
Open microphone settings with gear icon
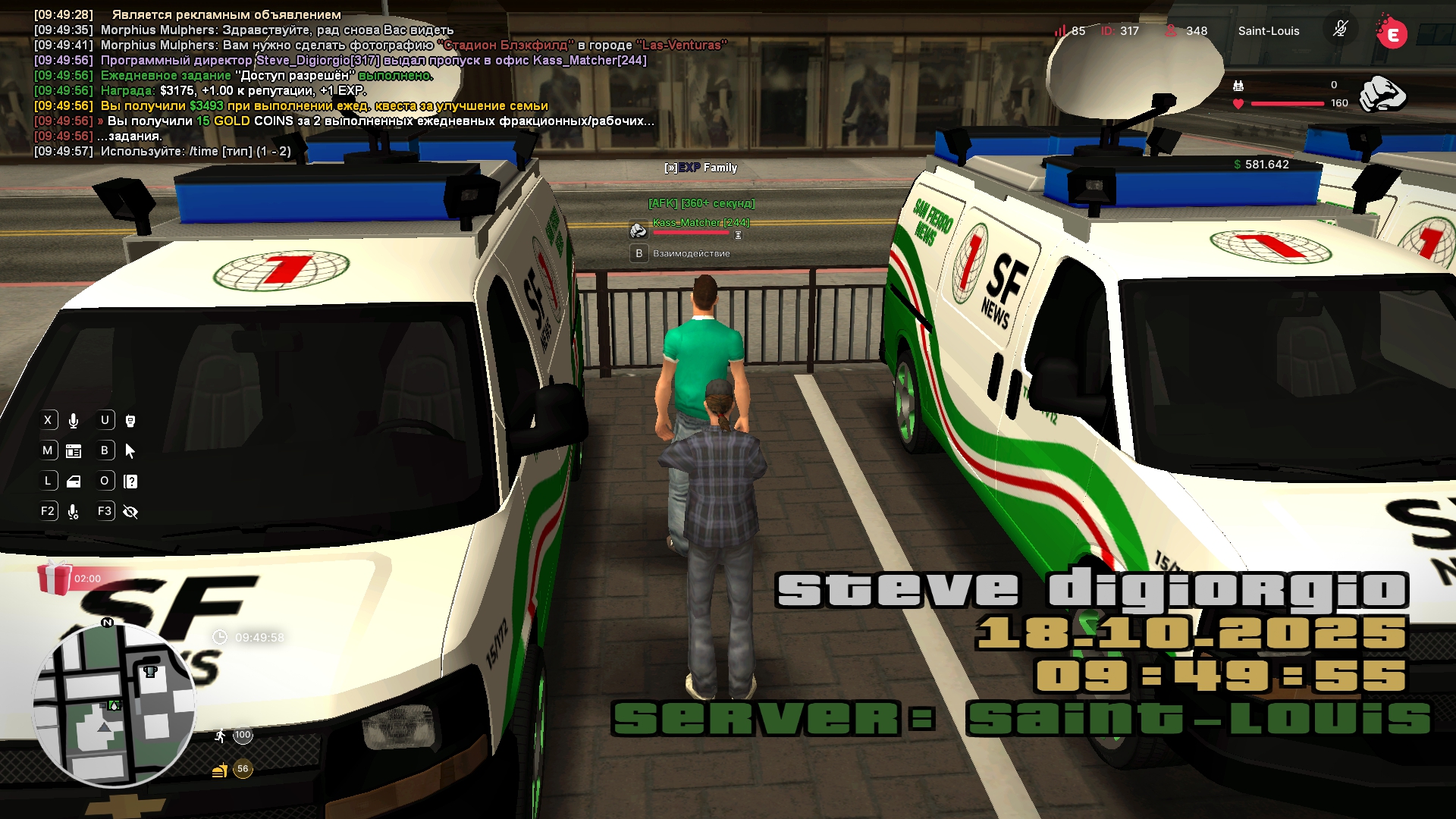pyautogui.click(x=74, y=512)
